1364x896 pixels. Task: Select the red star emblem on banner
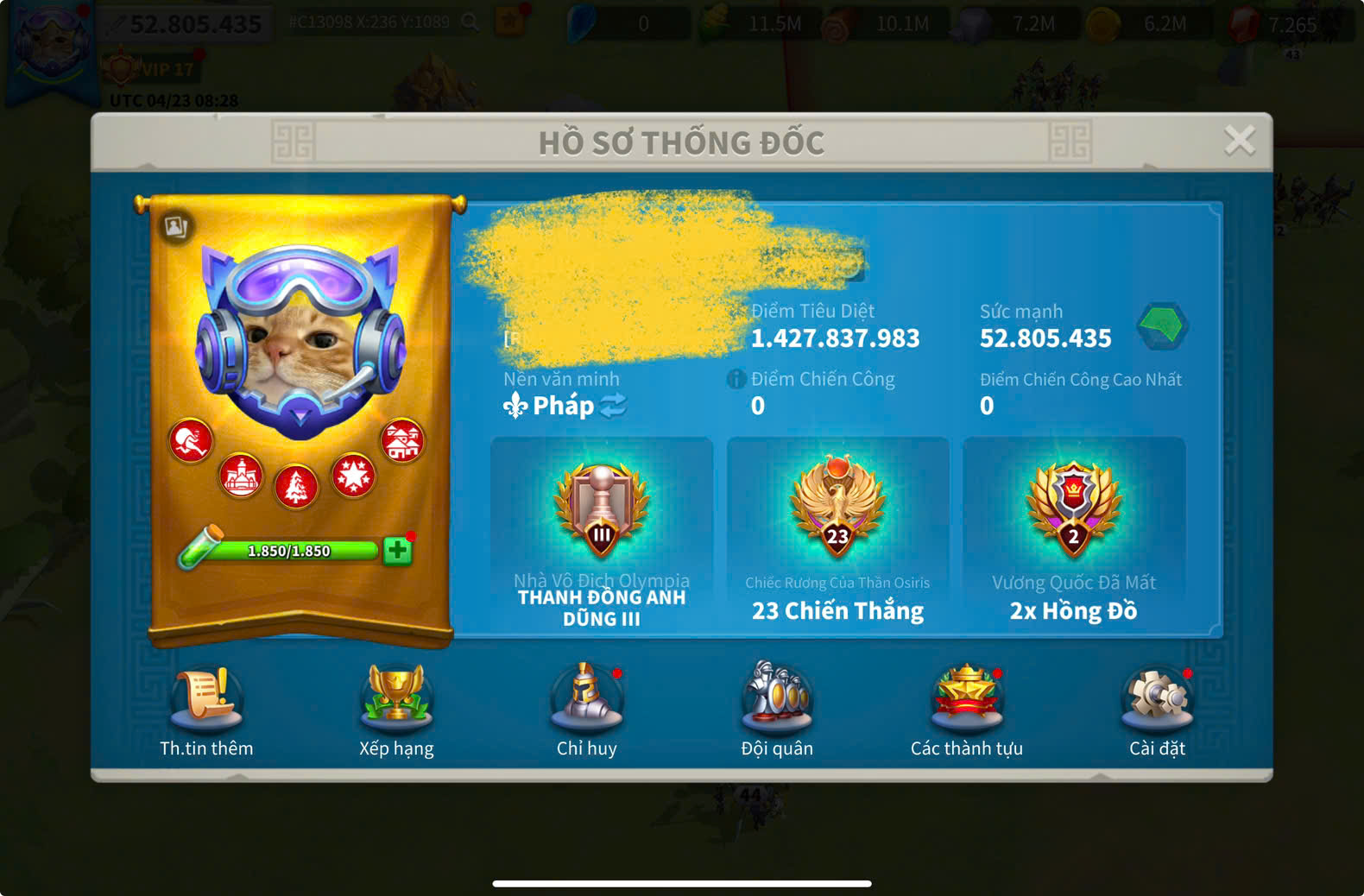click(353, 475)
